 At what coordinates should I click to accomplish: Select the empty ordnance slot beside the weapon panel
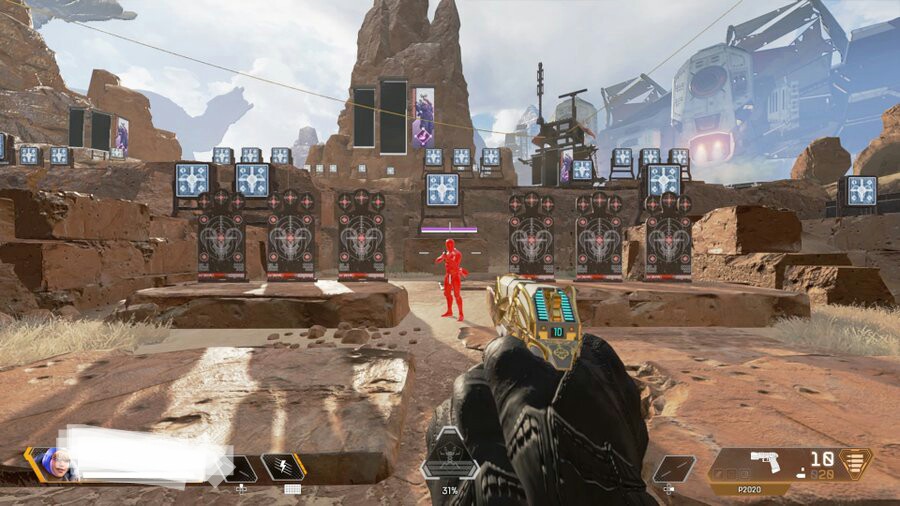(673, 469)
